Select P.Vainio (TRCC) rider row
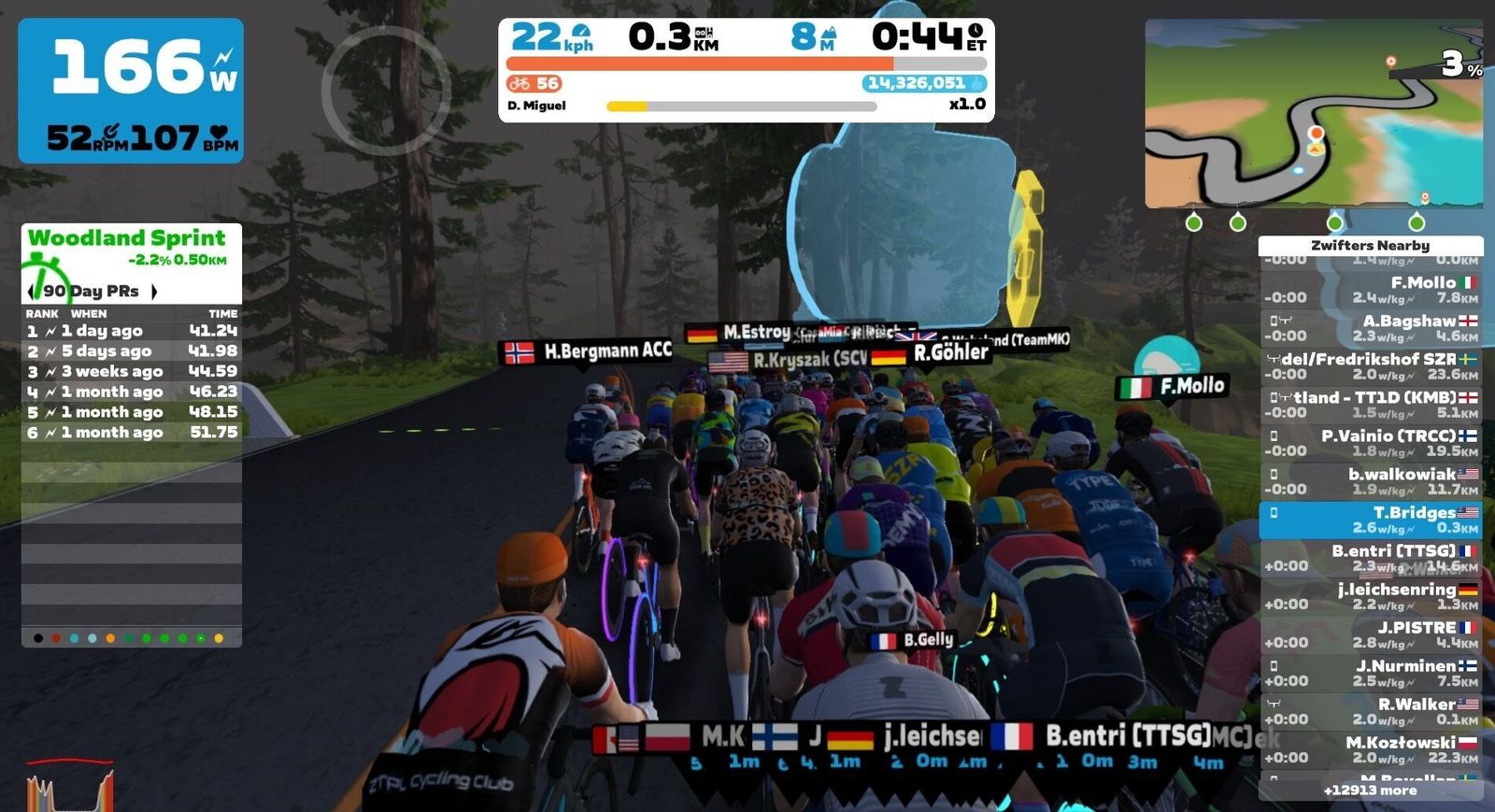The width and height of the screenshot is (1495, 812). tap(1370, 443)
